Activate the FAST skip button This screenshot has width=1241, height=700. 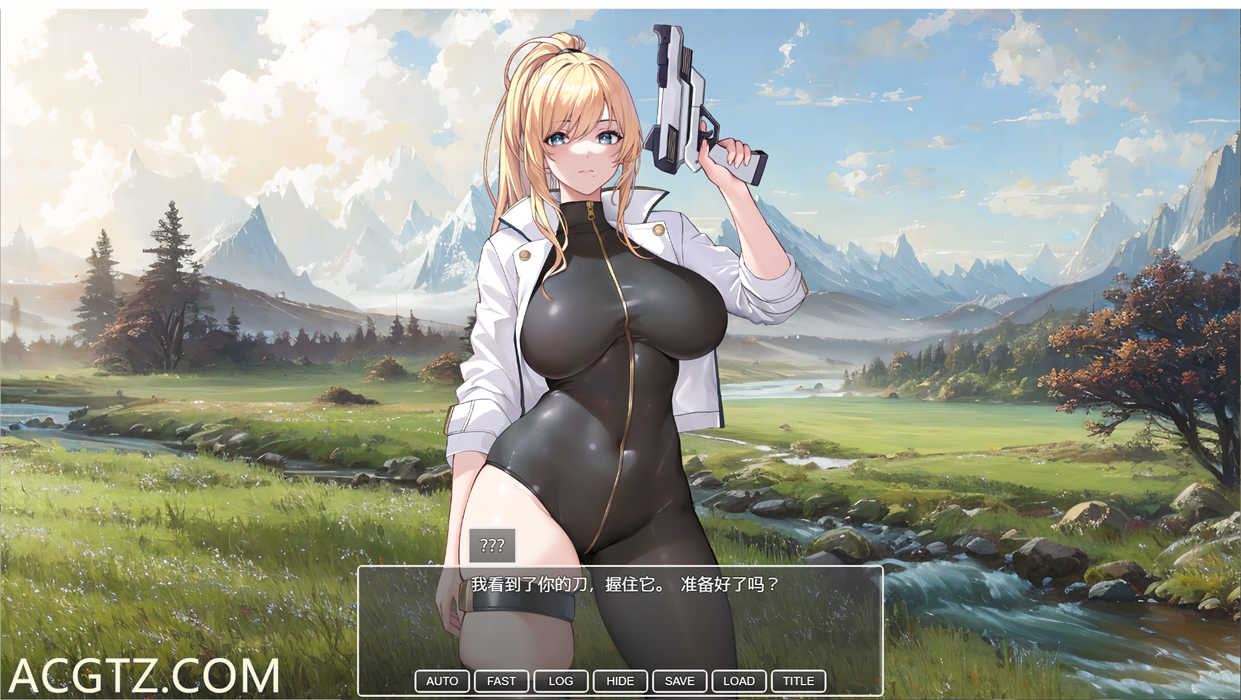point(501,681)
